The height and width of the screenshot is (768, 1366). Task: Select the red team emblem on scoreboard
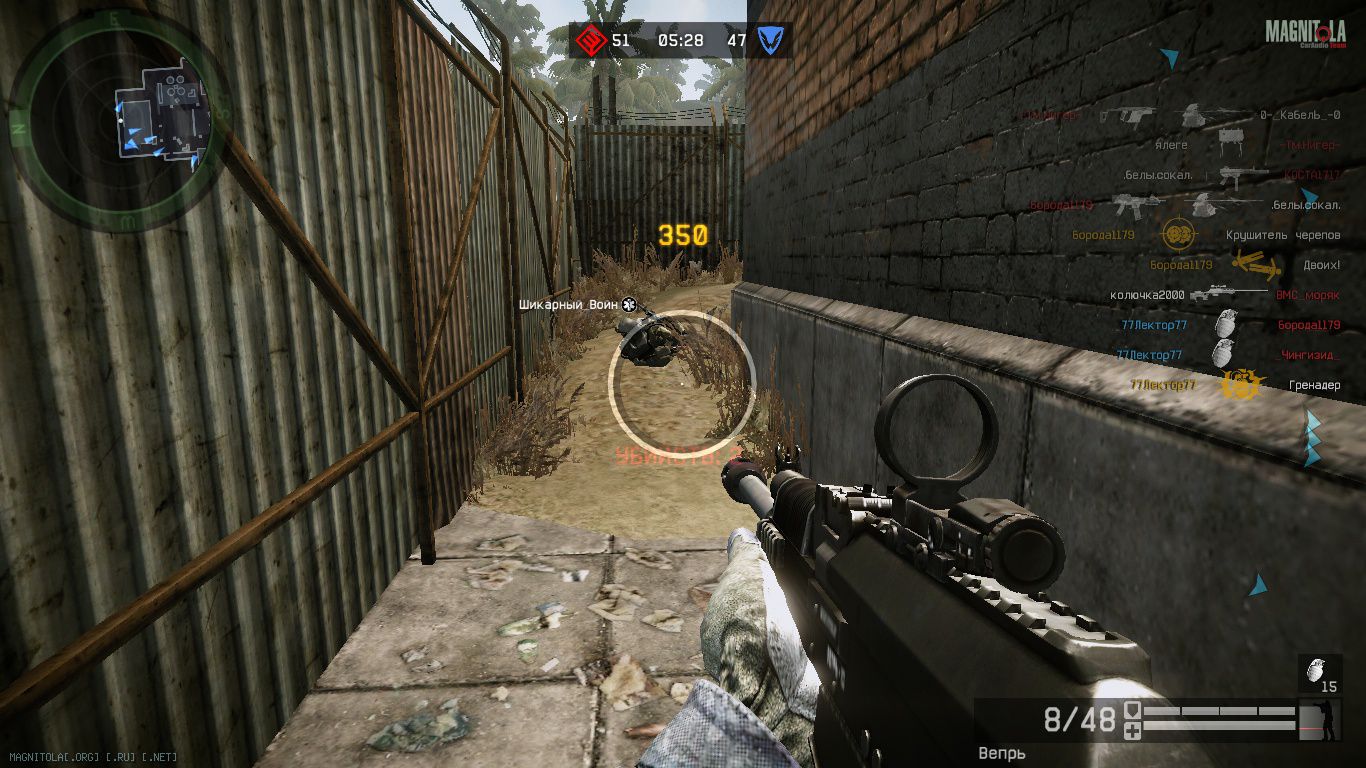(588, 41)
